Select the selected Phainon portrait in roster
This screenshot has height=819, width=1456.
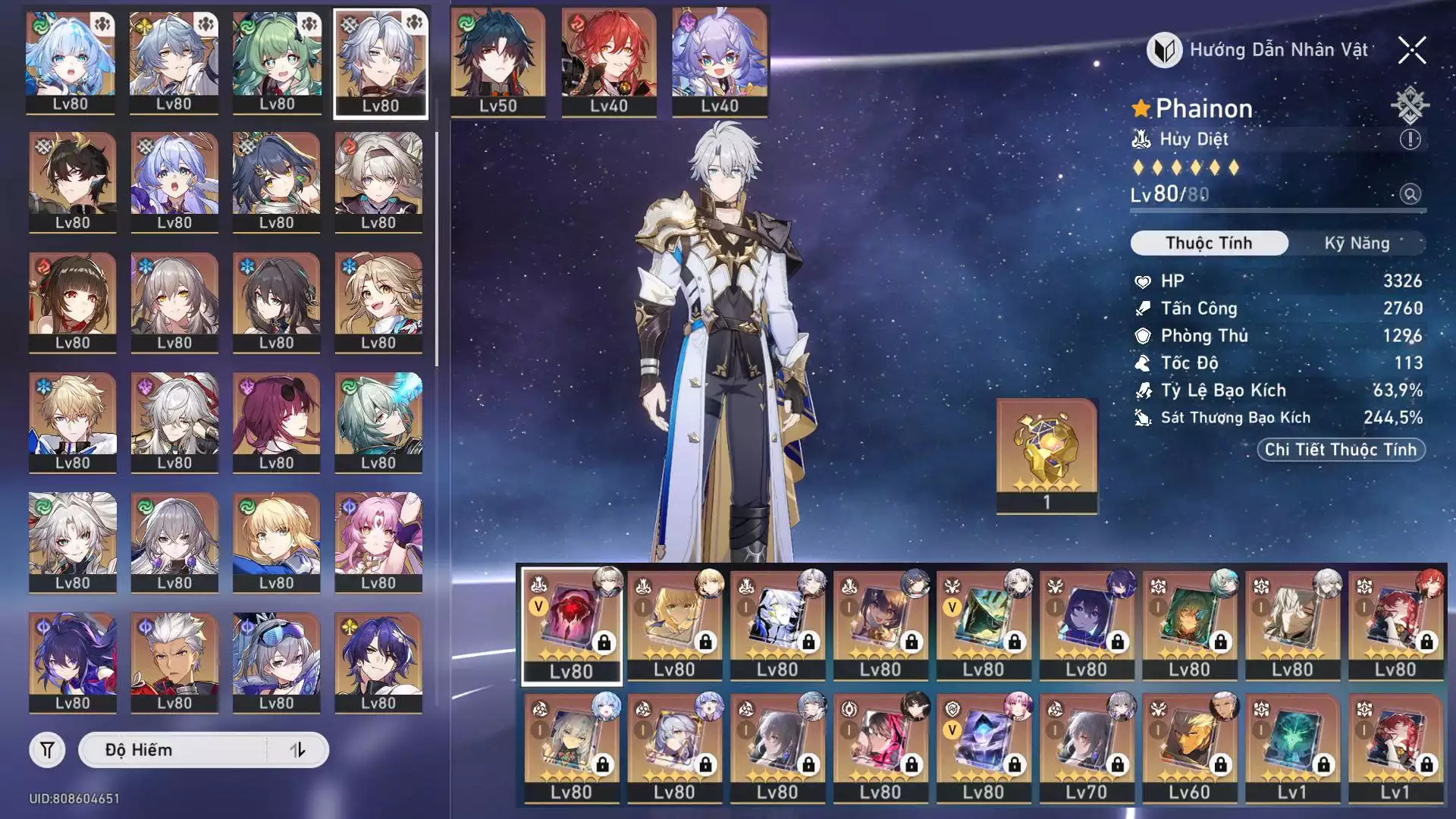click(x=381, y=64)
